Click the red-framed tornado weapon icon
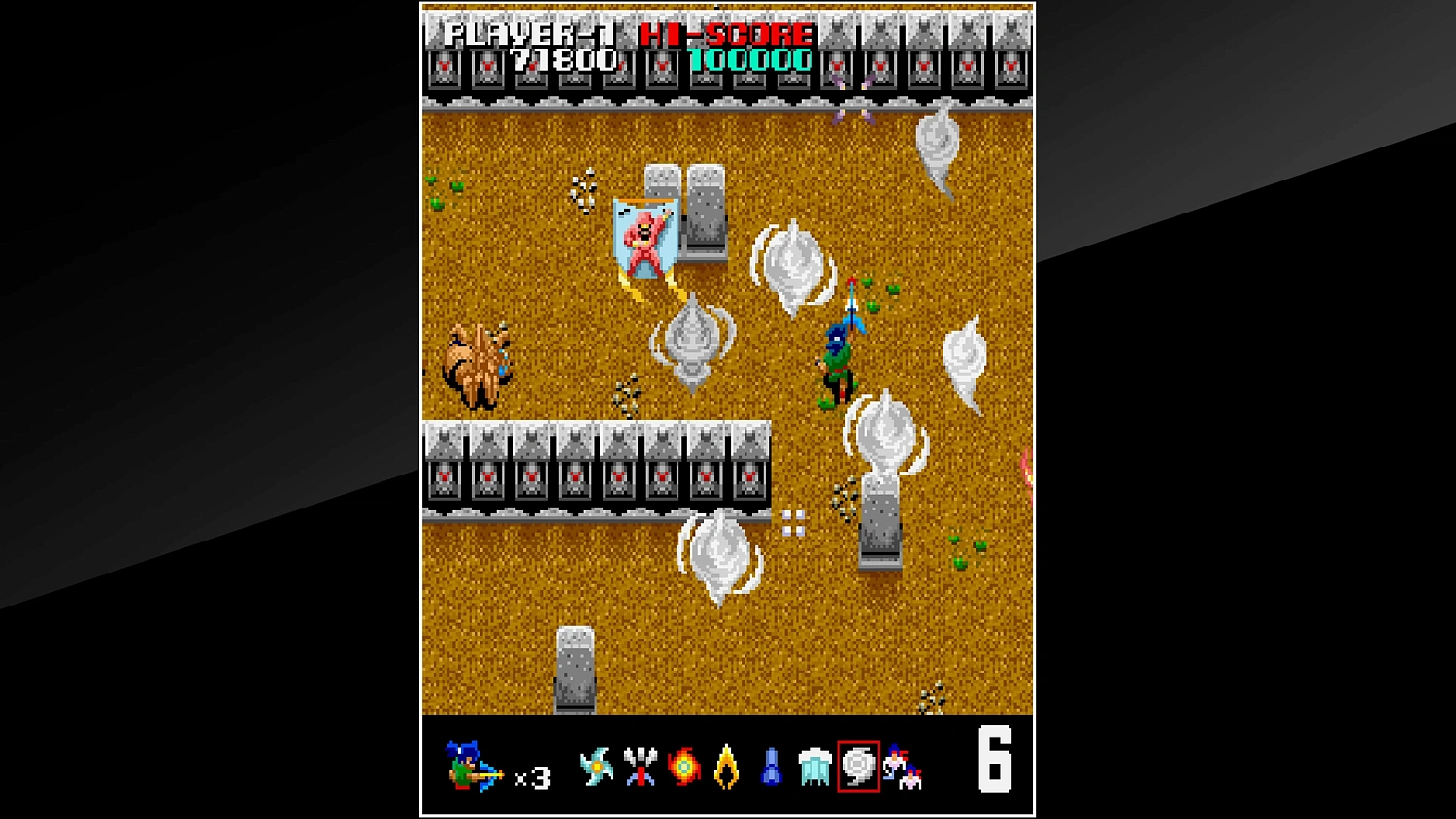Image resolution: width=1456 pixels, height=819 pixels. click(857, 767)
